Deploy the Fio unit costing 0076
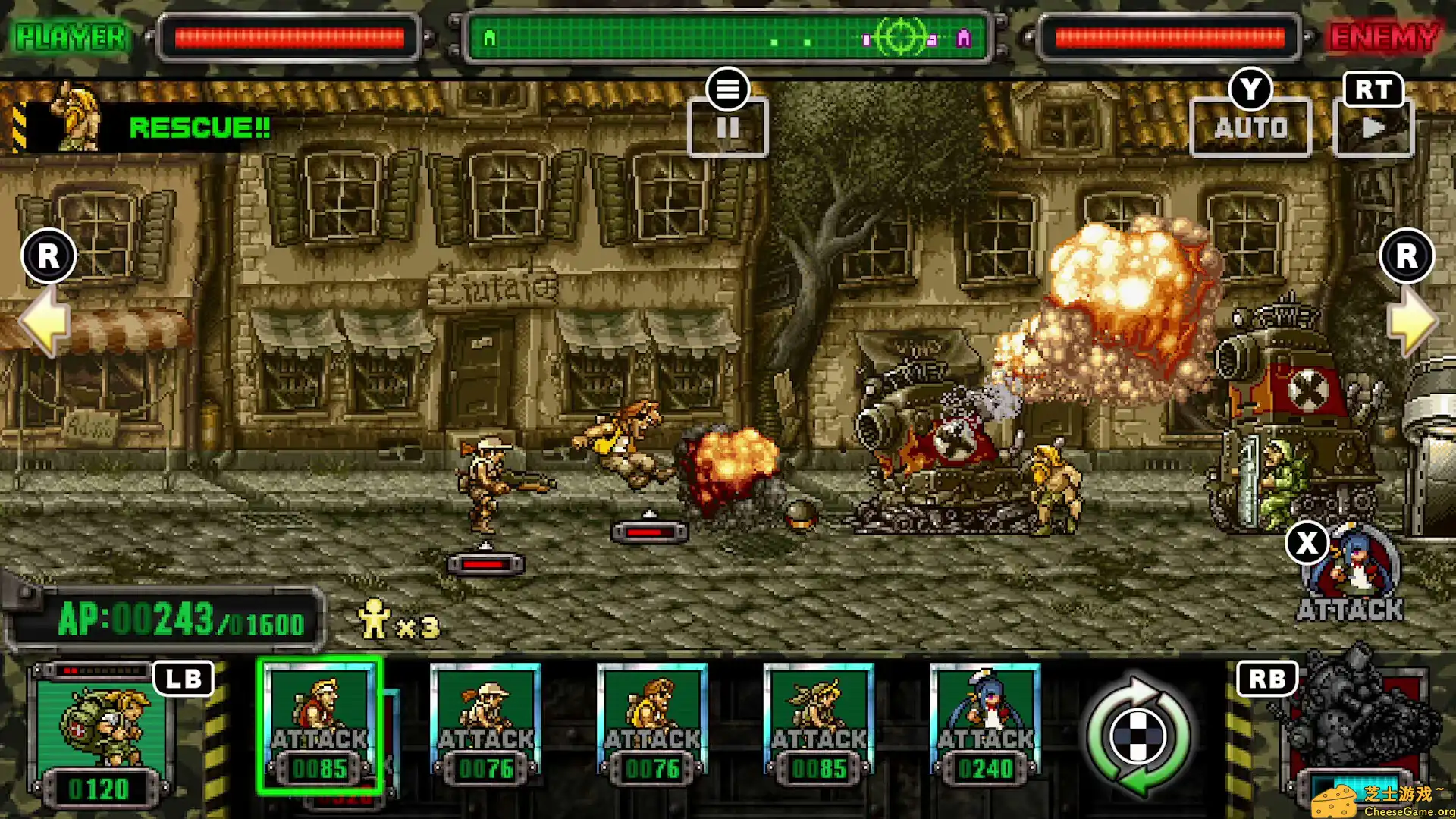 tap(485, 720)
